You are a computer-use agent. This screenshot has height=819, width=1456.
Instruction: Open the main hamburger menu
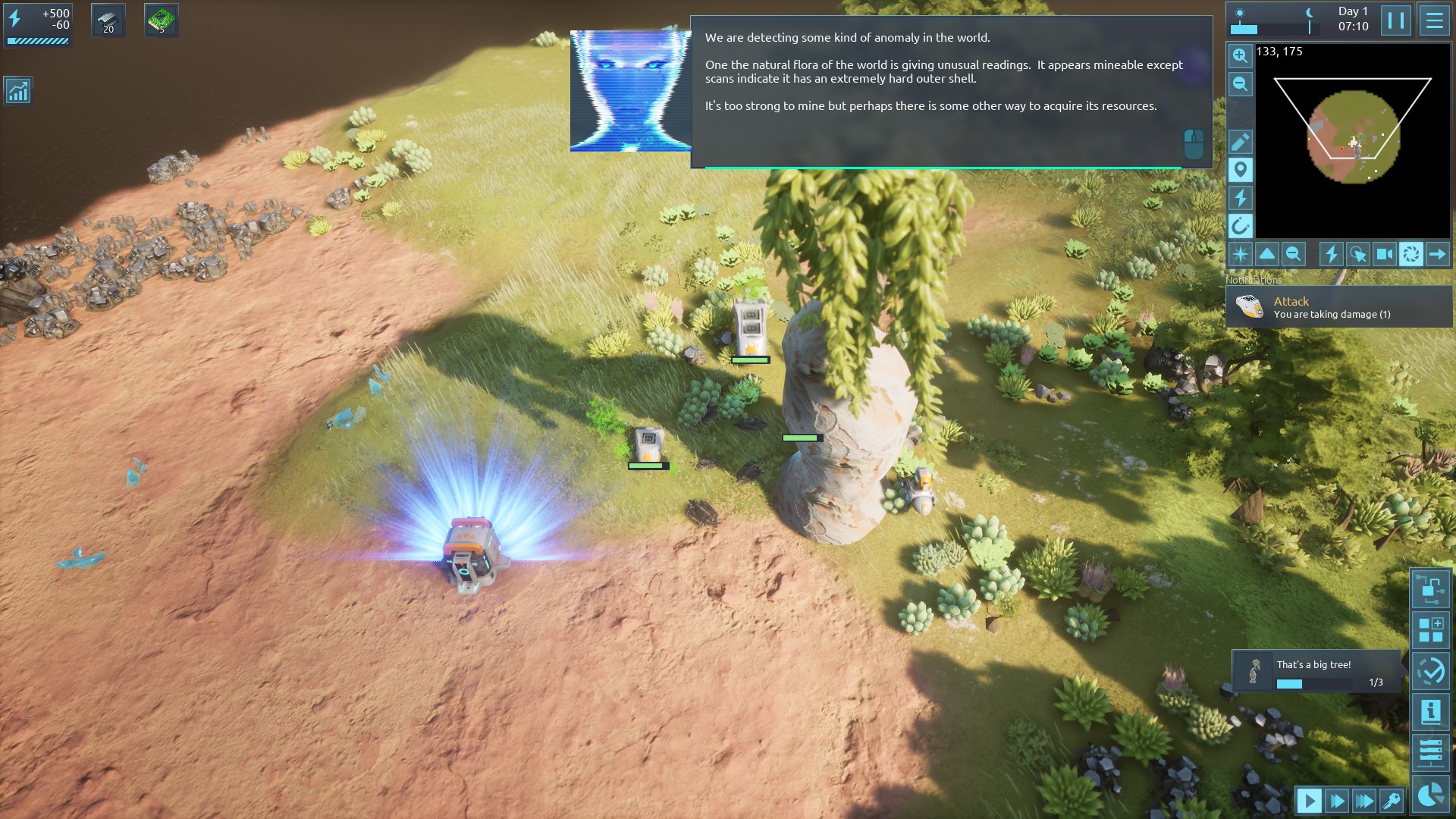pyautogui.click(x=1434, y=20)
